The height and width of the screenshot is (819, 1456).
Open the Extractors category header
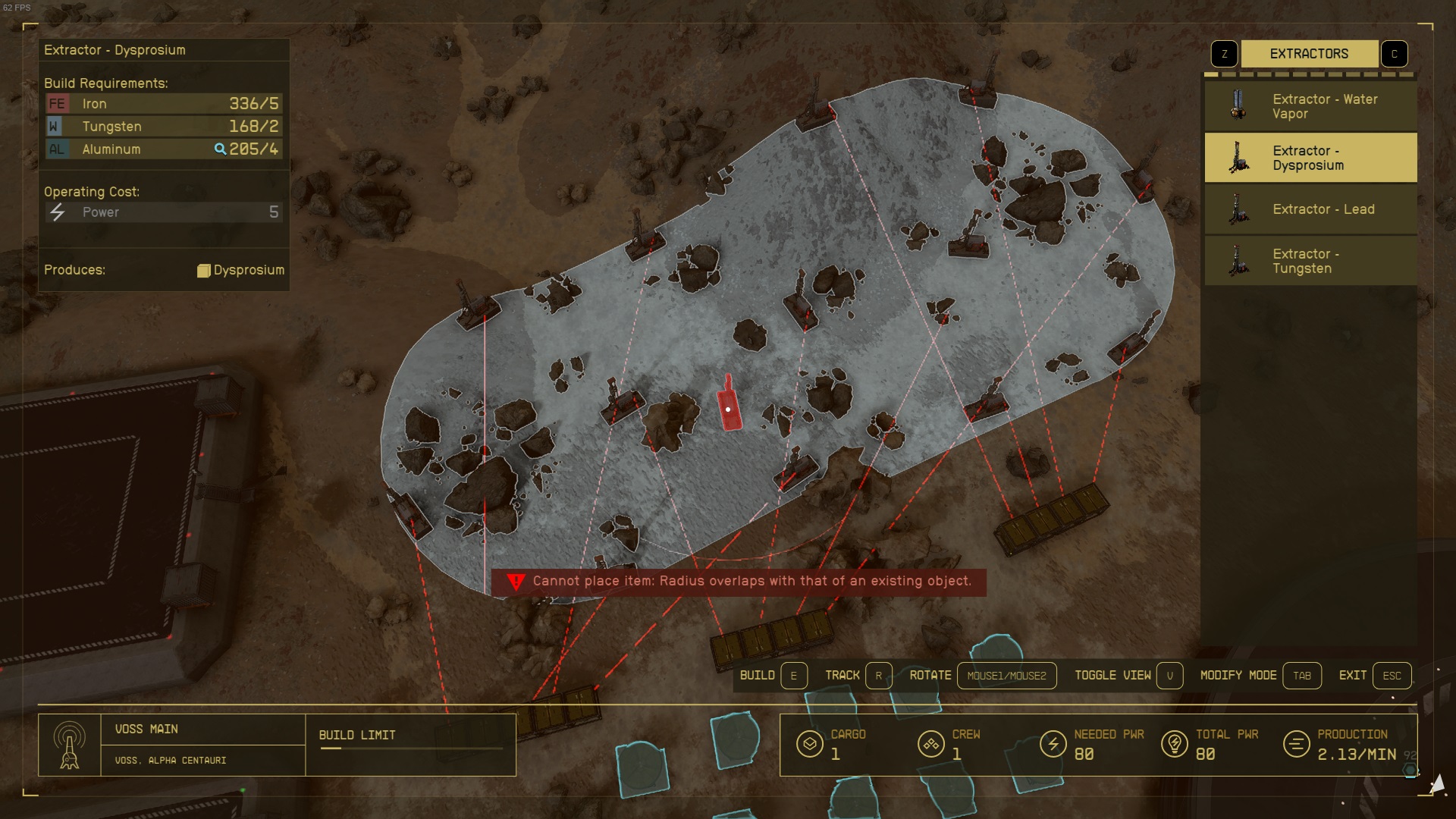pyautogui.click(x=1309, y=54)
